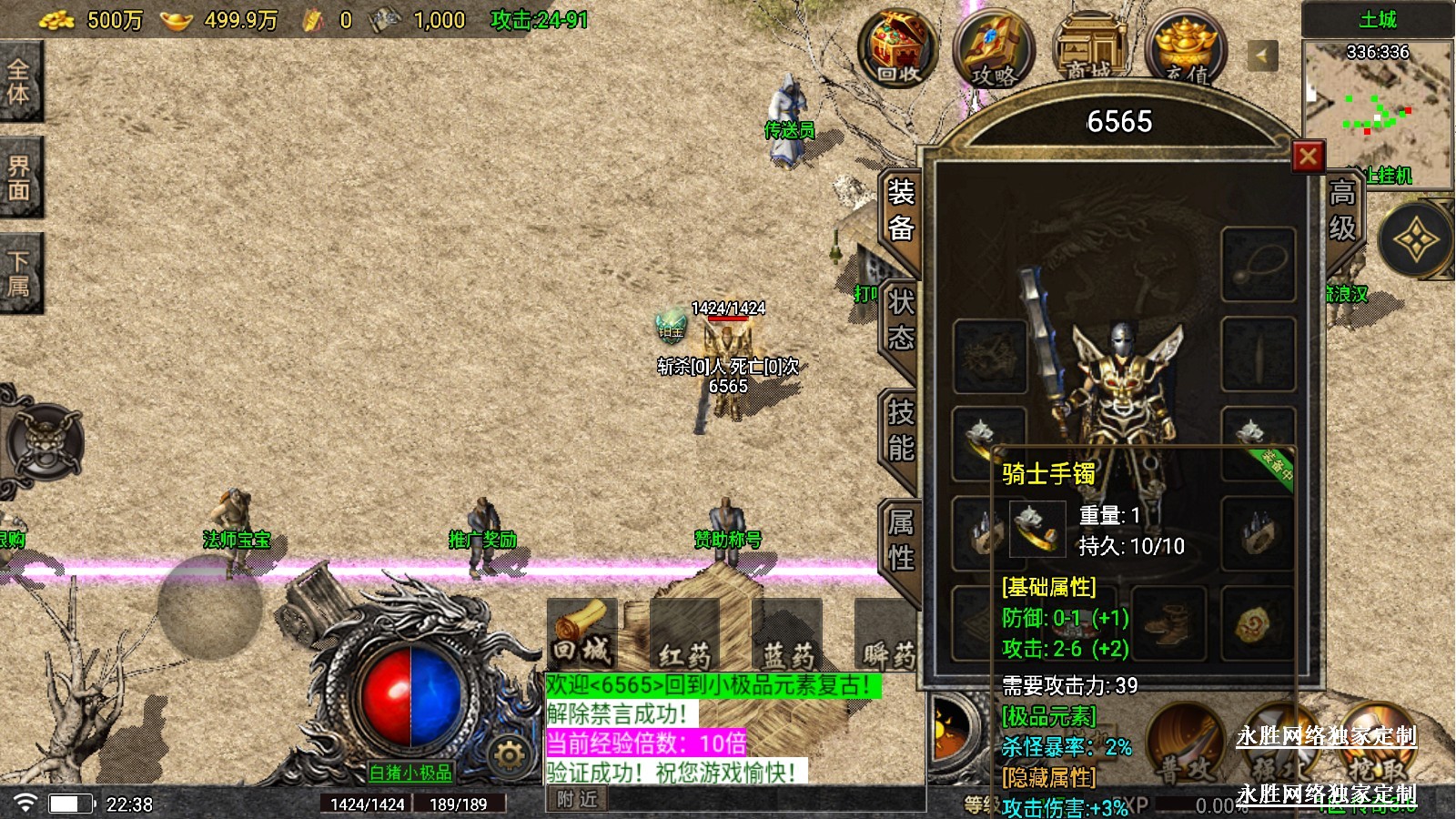Open the gear settings icon
Image resolution: width=1456 pixels, height=819 pixels.
(x=509, y=755)
